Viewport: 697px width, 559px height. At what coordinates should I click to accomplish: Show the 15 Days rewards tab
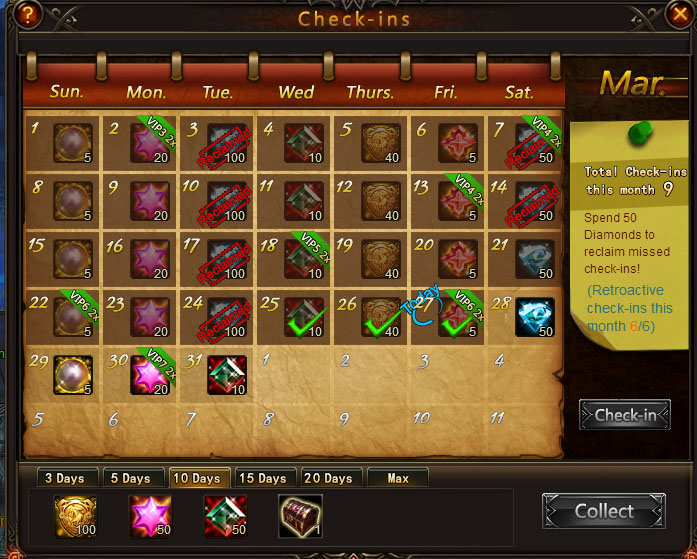tap(264, 478)
